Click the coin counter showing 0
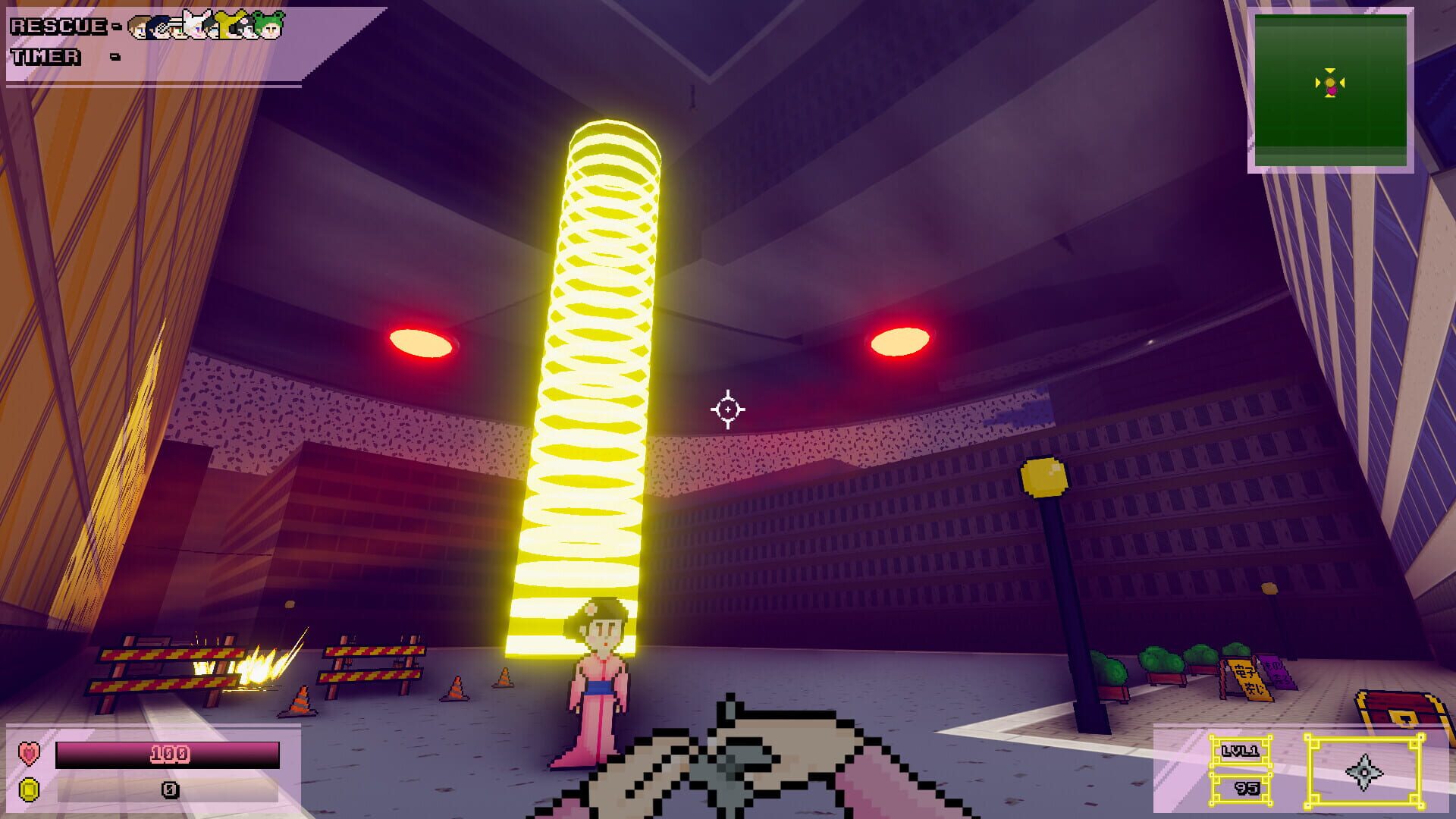 point(168,789)
